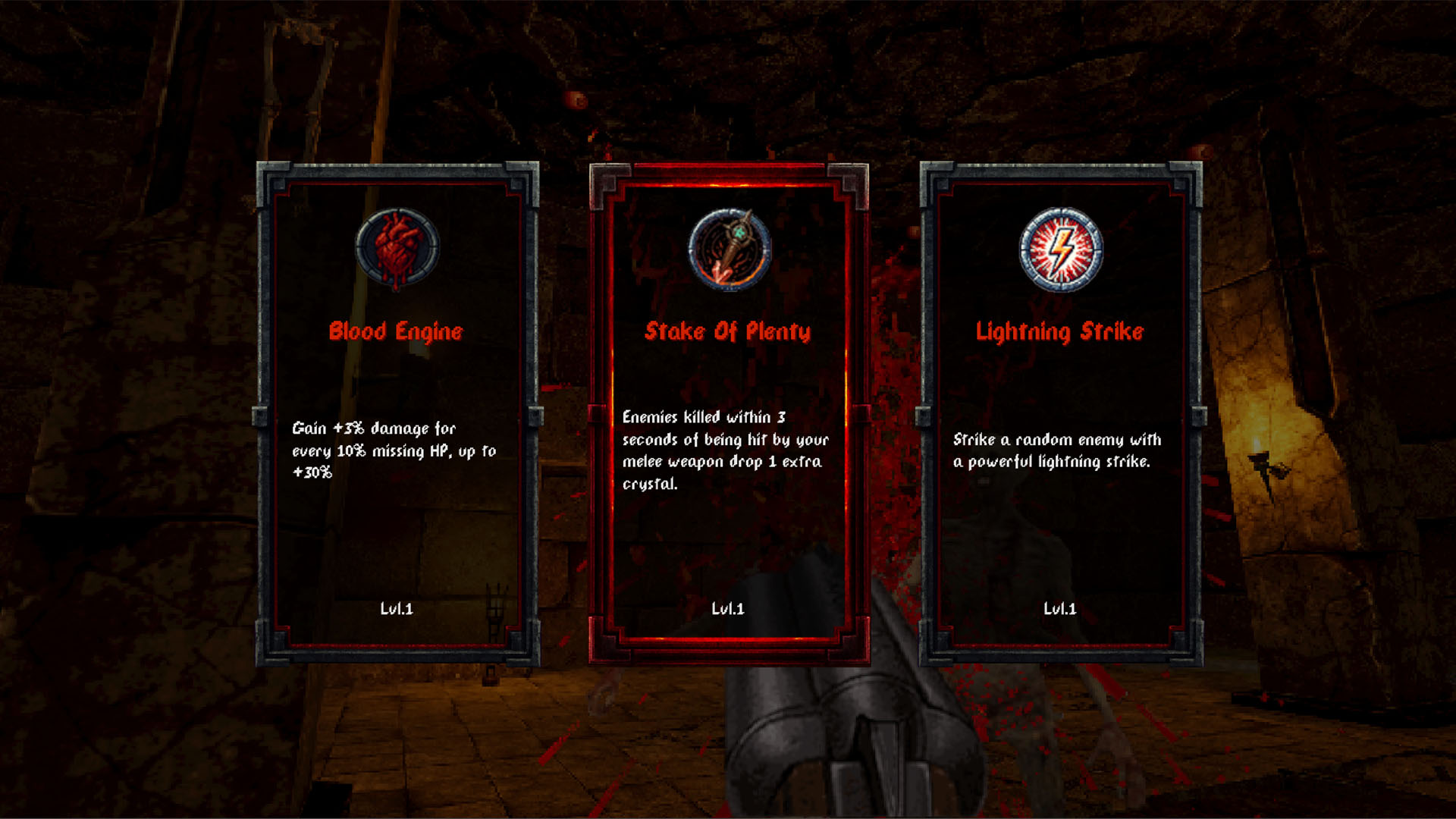
Task: Click the Blood Engine title text
Action: 397,331
